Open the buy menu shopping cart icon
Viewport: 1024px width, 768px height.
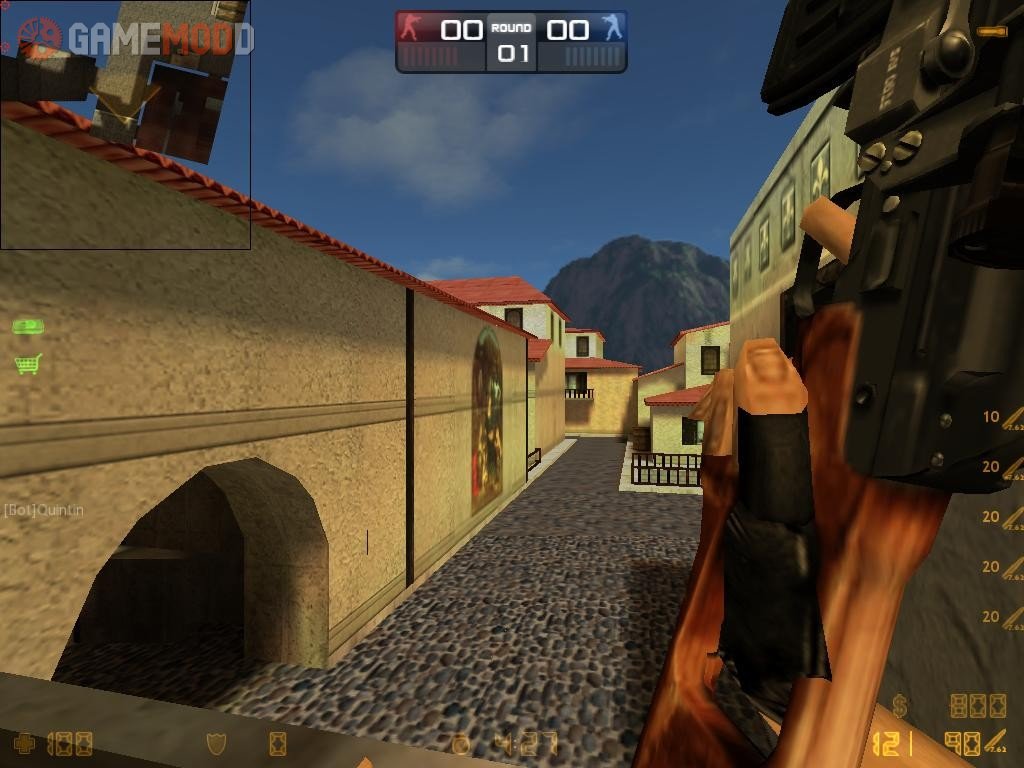[x=28, y=364]
